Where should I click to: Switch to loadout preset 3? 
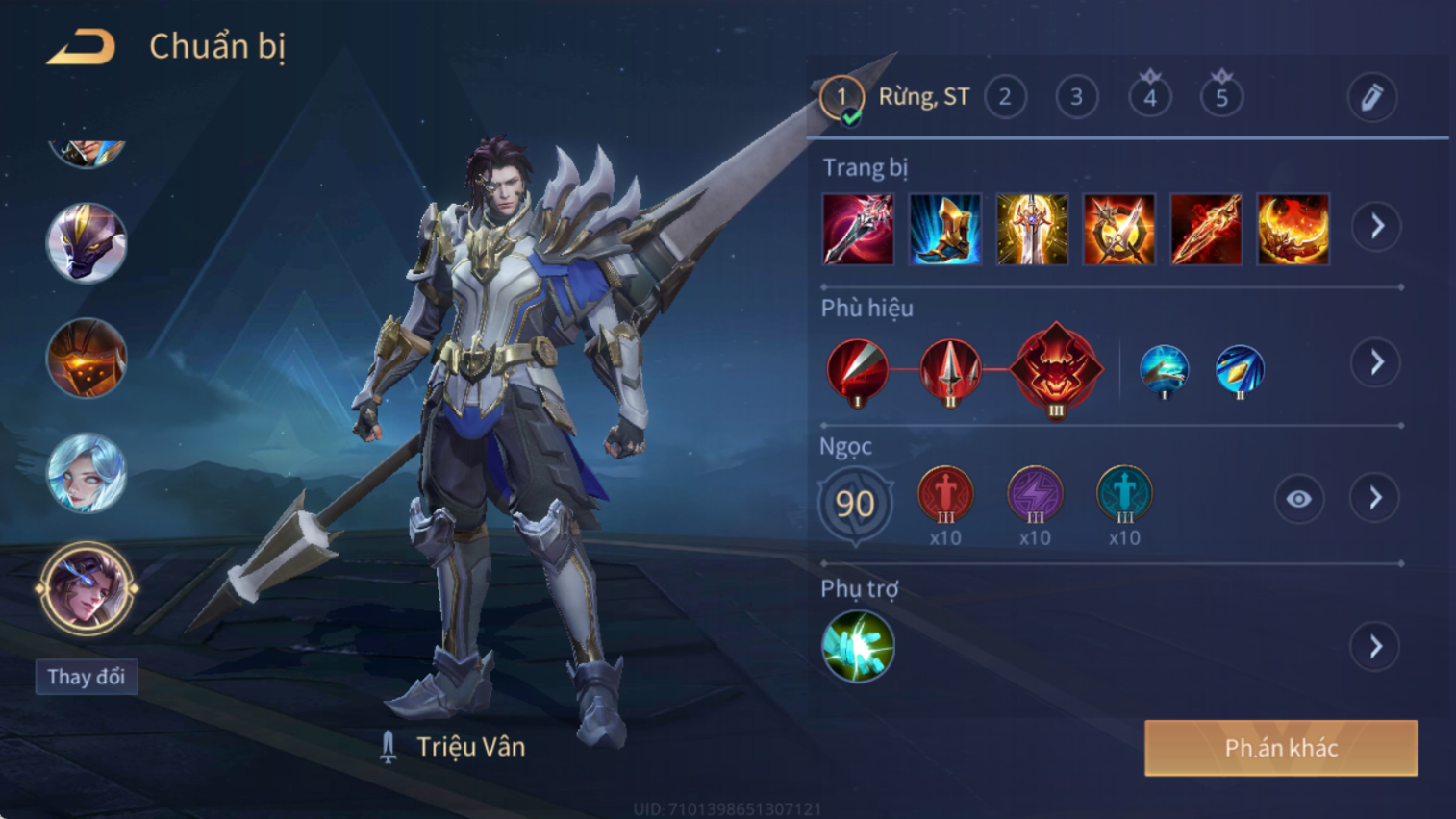click(1076, 97)
